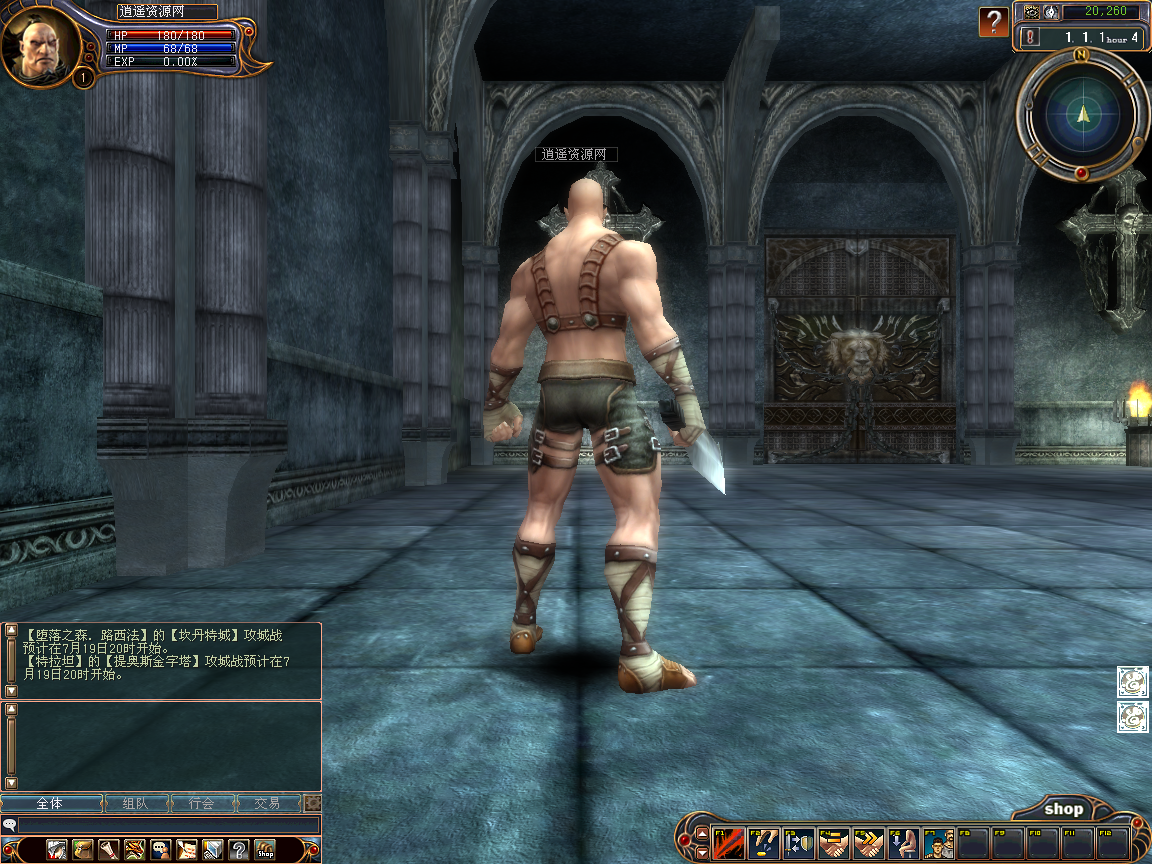Switch to the 组队 chat tab
This screenshot has height=864, width=1152.
click(x=135, y=803)
